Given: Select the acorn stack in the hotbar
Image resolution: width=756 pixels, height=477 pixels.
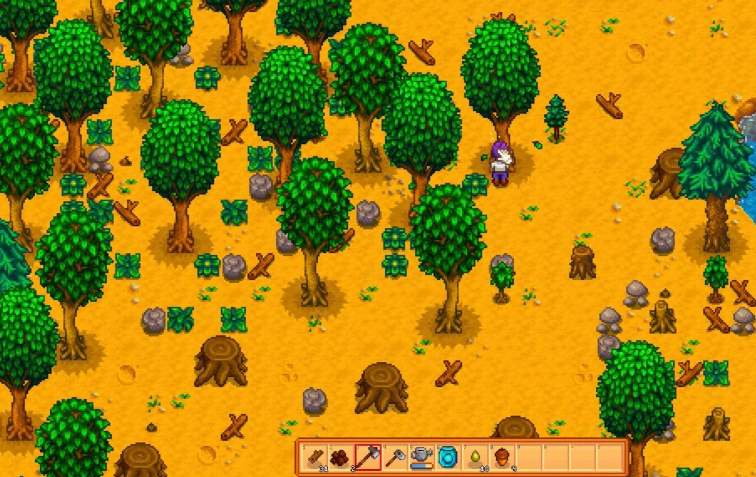Looking at the screenshot, I should point(502,456).
